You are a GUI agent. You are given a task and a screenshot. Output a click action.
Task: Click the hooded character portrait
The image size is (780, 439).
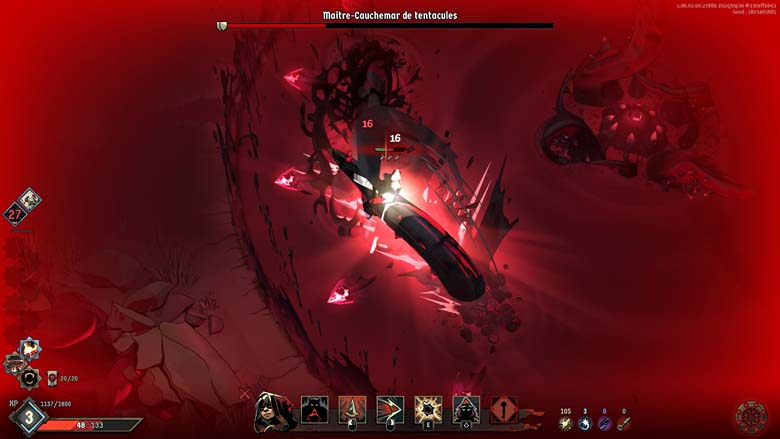(274, 410)
